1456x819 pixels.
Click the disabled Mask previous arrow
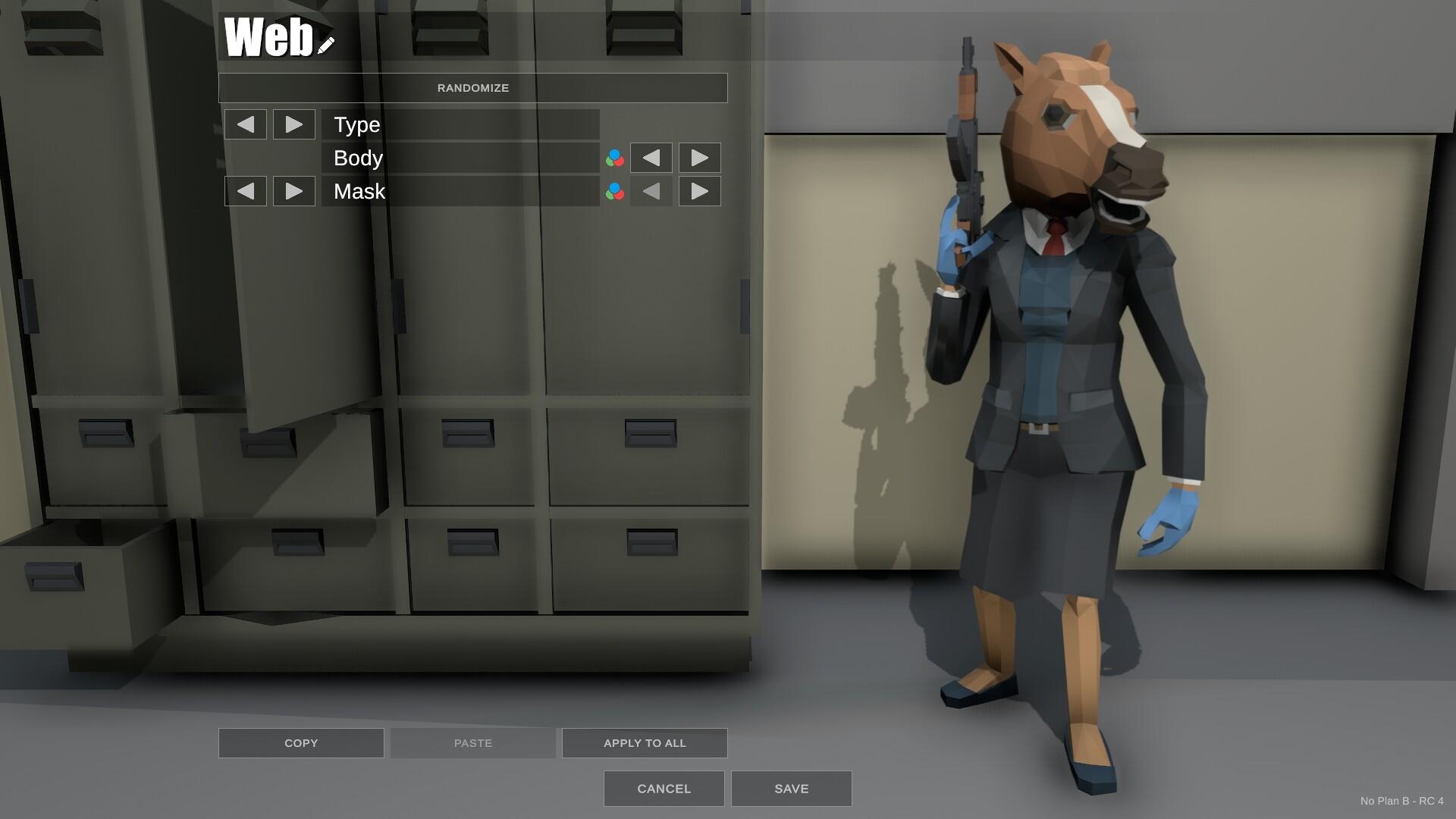click(x=651, y=191)
